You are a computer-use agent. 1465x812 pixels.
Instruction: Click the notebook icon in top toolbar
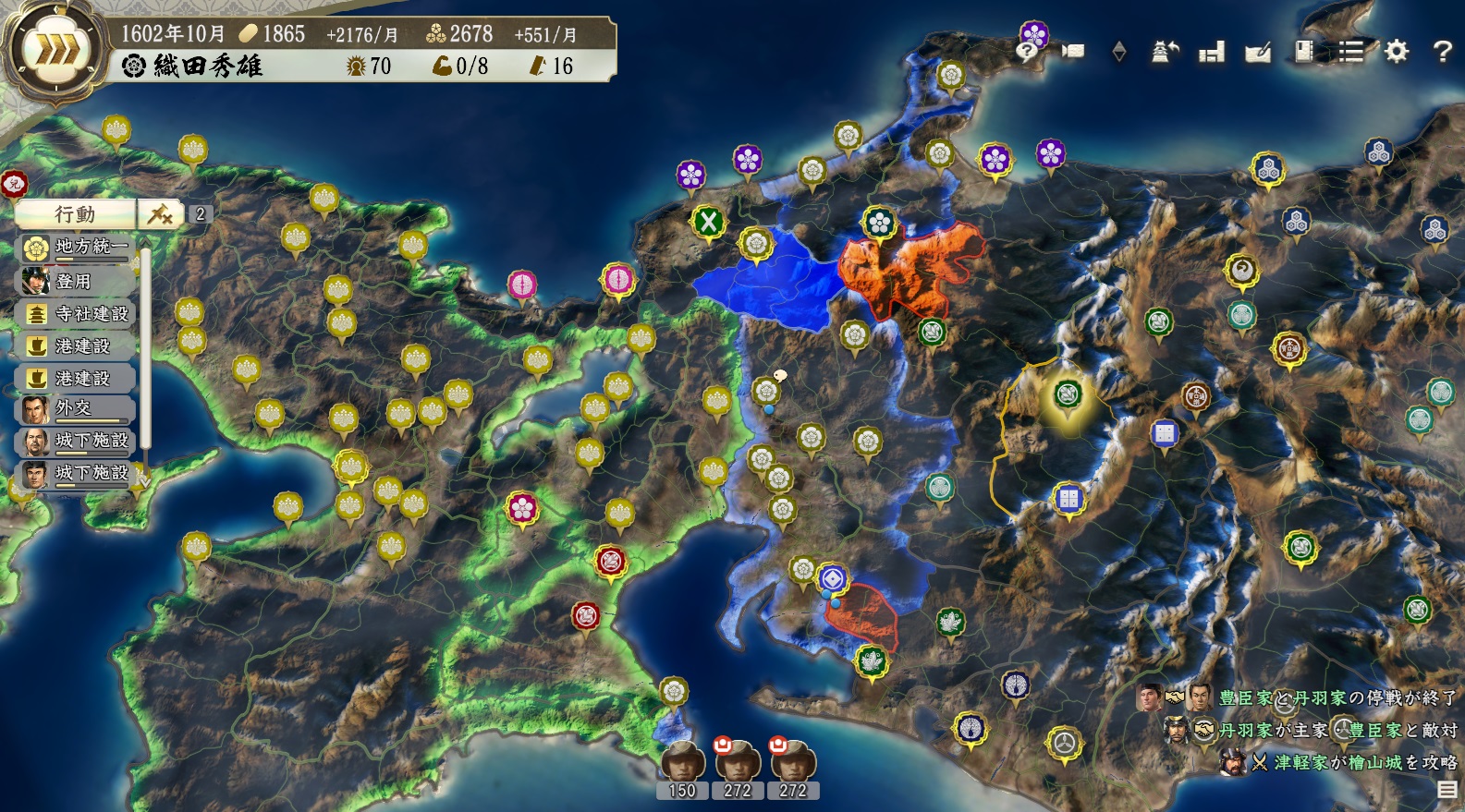click(1304, 52)
